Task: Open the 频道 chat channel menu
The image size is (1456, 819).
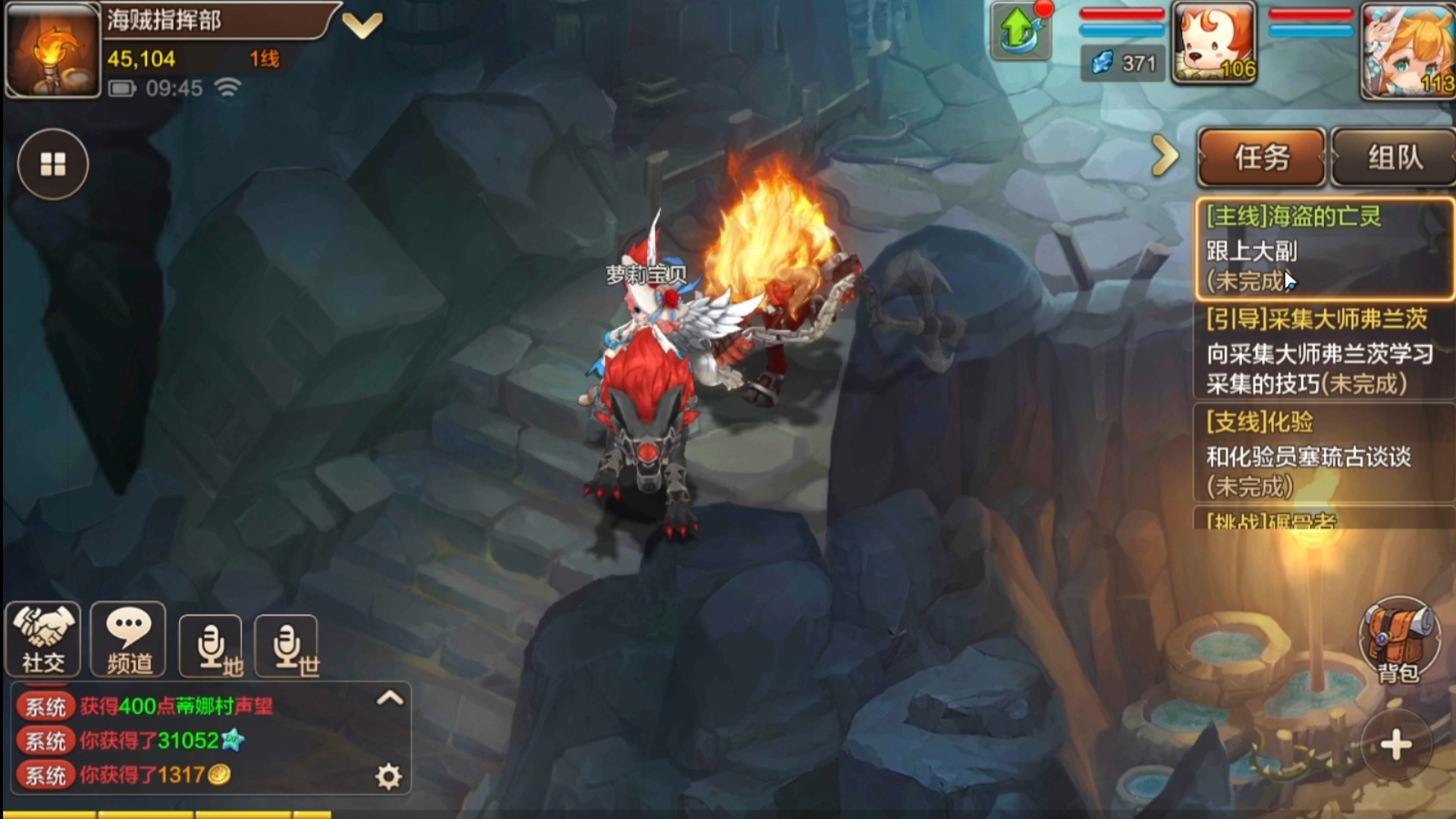Action: 128,639
